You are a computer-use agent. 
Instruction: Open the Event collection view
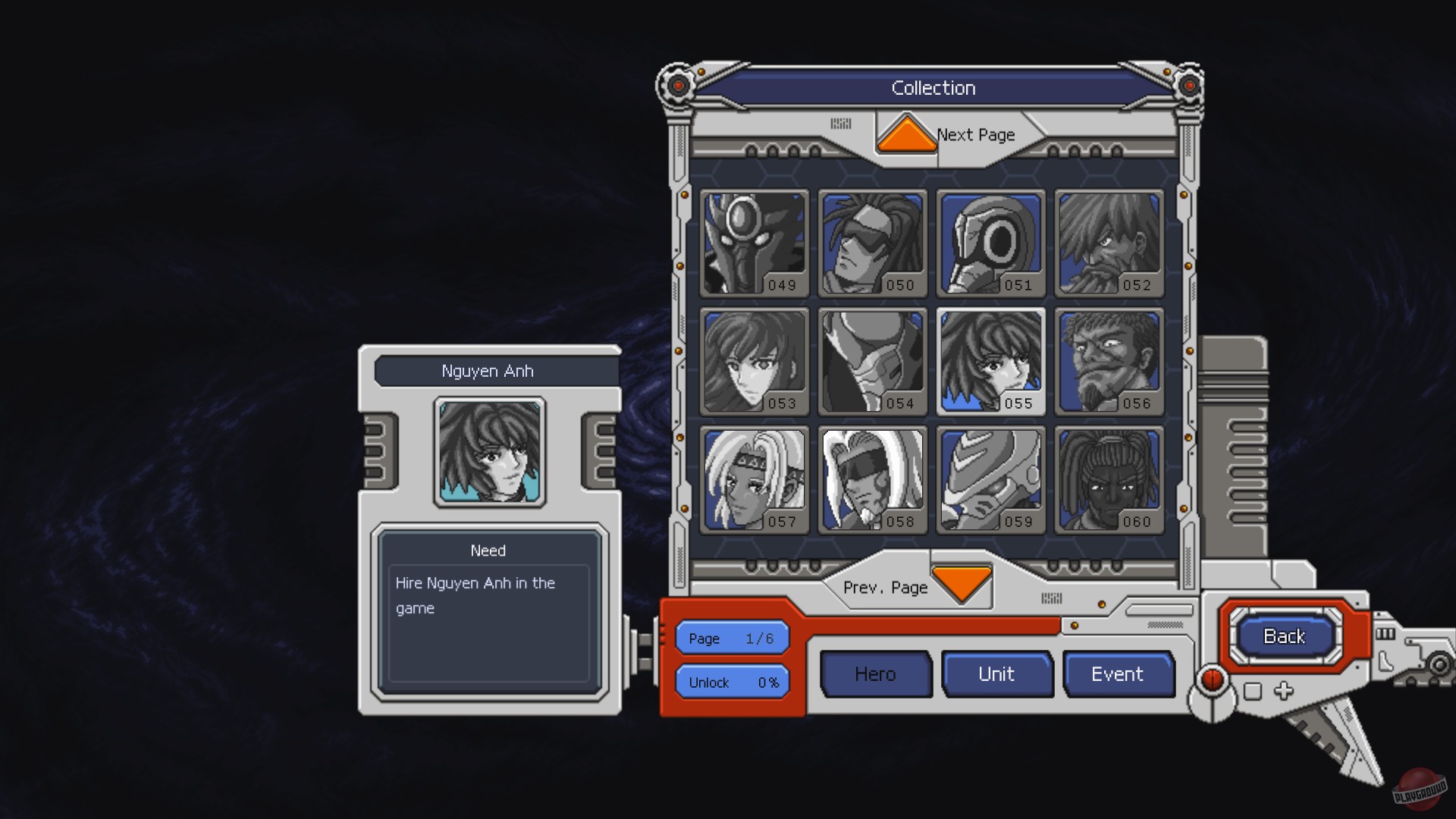1119,673
